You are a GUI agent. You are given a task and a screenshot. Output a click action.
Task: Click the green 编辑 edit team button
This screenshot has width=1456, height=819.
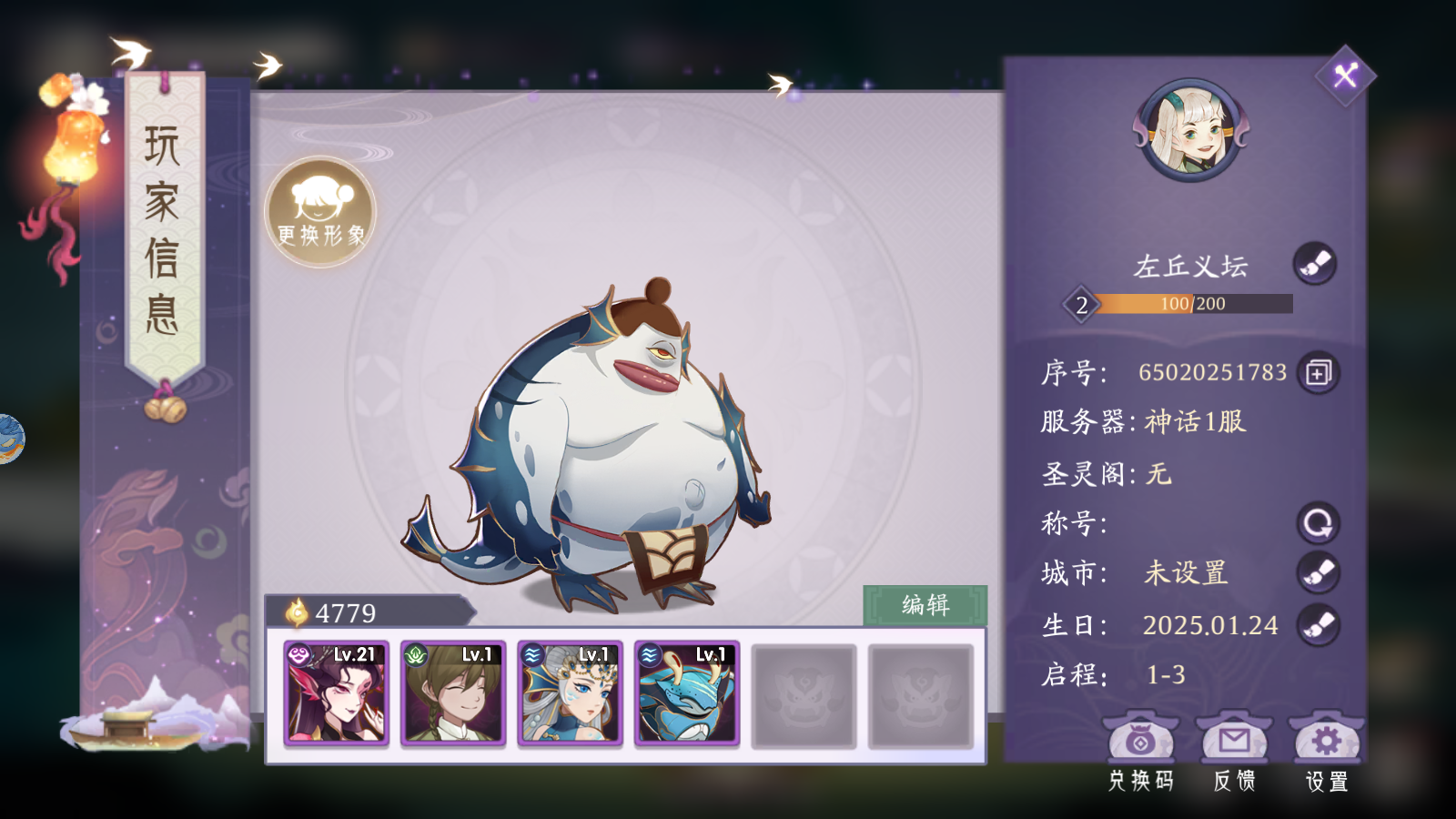click(925, 605)
